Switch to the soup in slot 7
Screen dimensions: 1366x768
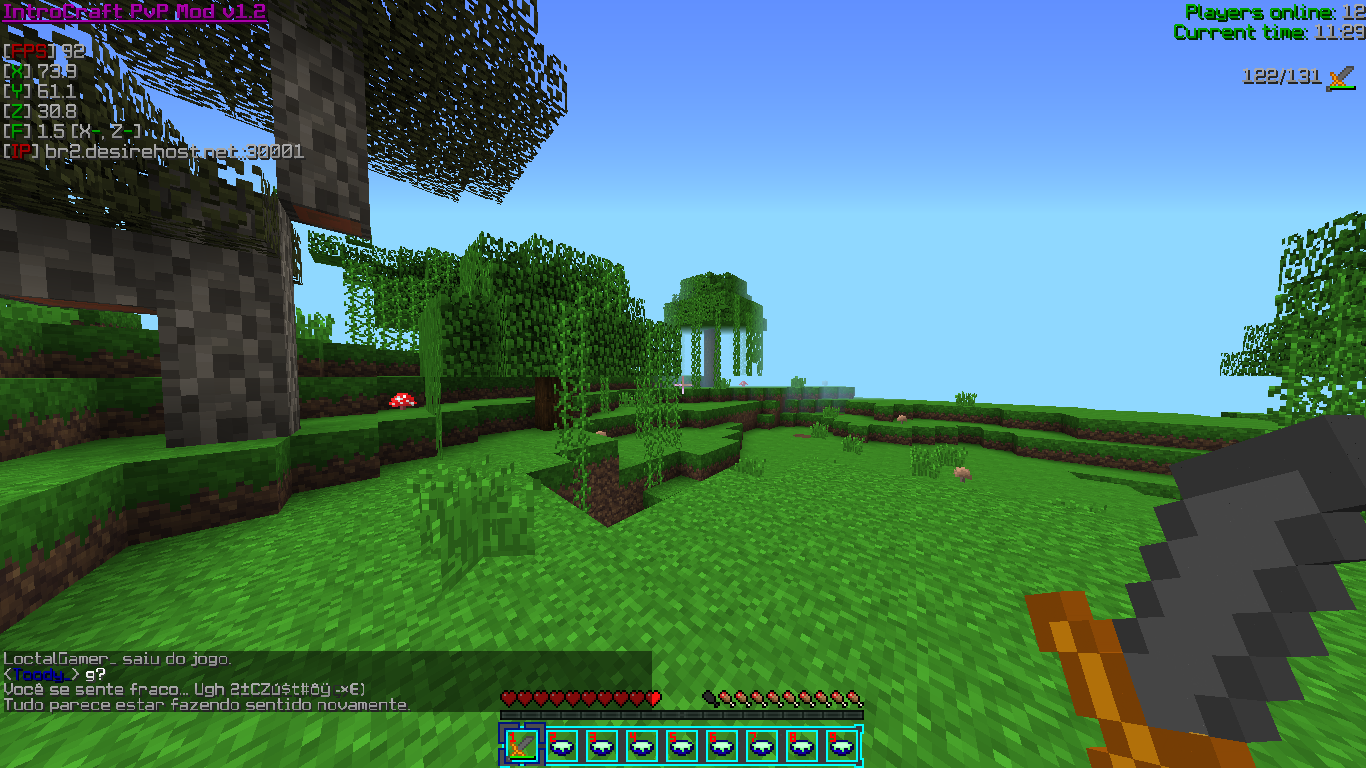pyautogui.click(x=762, y=745)
